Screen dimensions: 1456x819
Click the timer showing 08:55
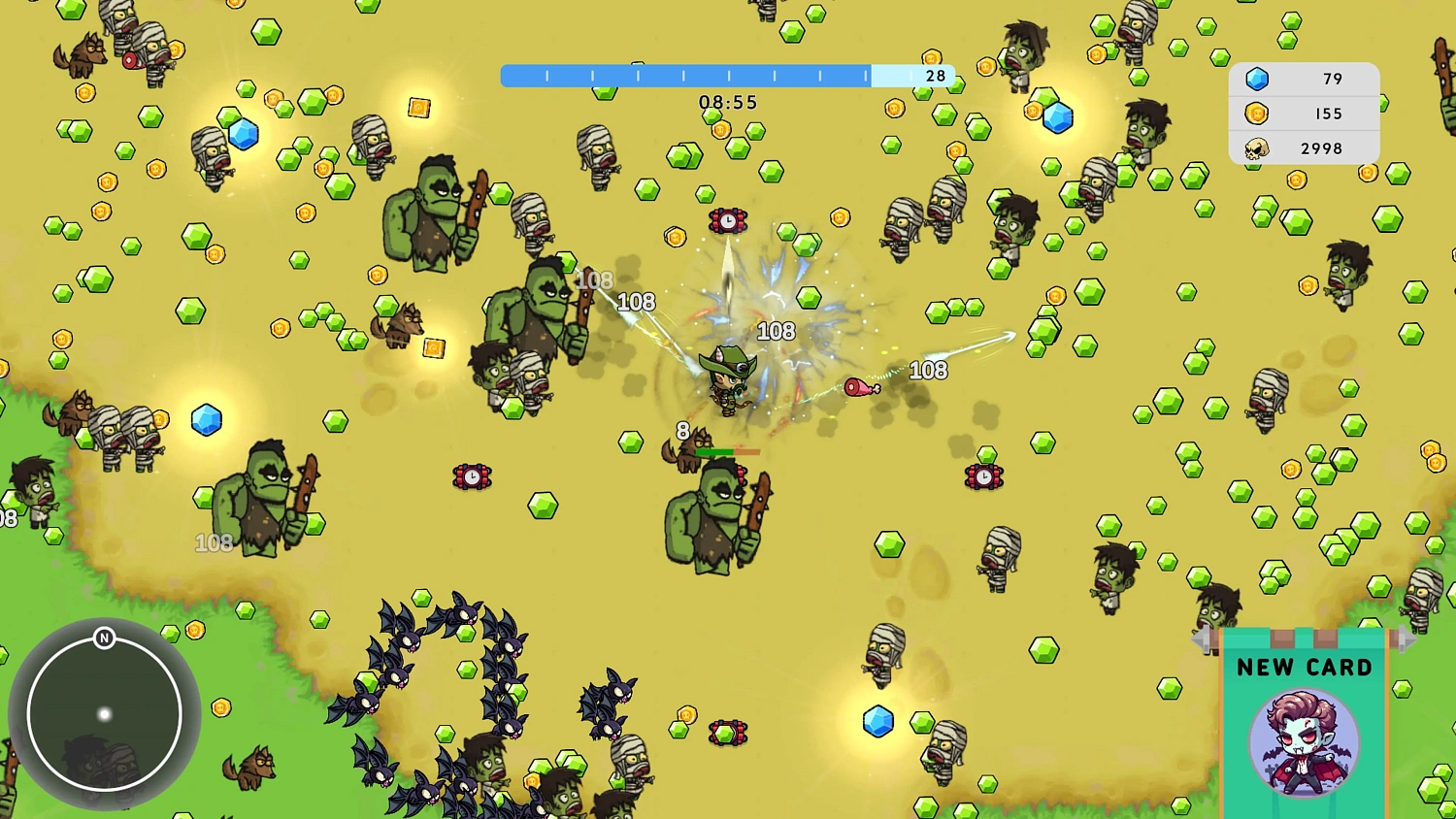pos(728,102)
